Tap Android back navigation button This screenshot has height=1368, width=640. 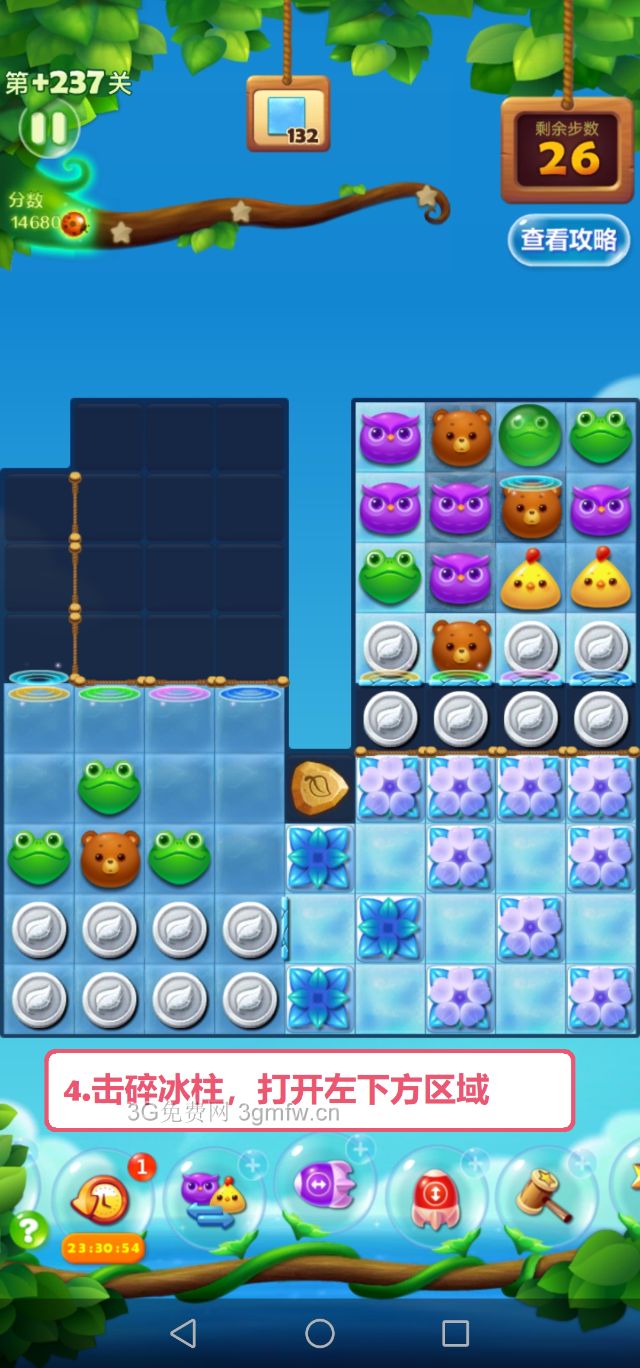tap(183, 1332)
